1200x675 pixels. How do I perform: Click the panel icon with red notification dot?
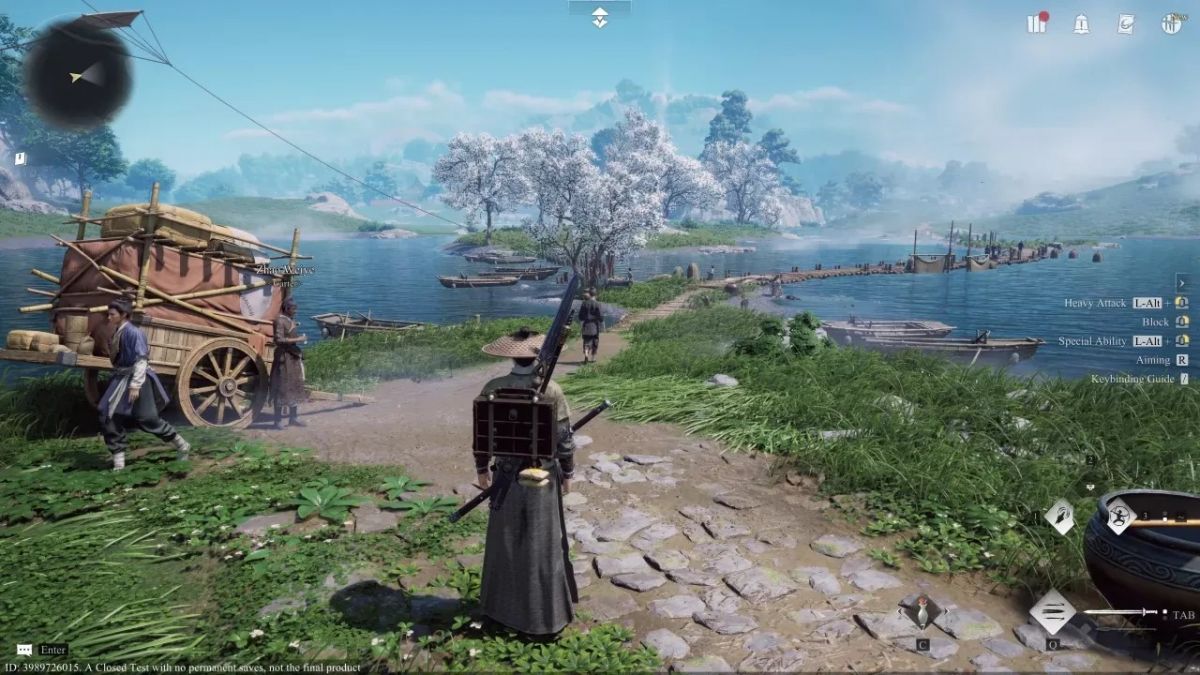click(1037, 24)
